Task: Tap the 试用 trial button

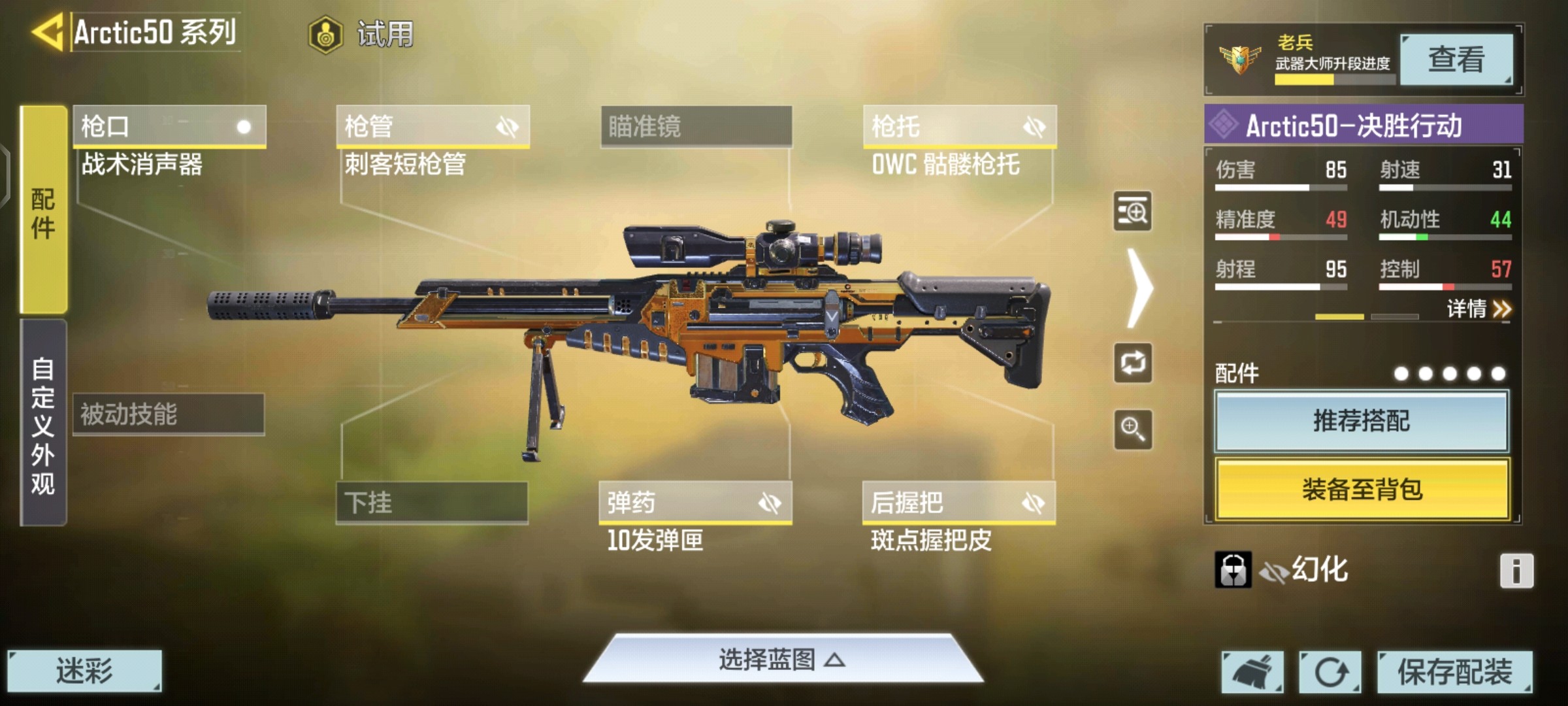Action: coord(363,34)
